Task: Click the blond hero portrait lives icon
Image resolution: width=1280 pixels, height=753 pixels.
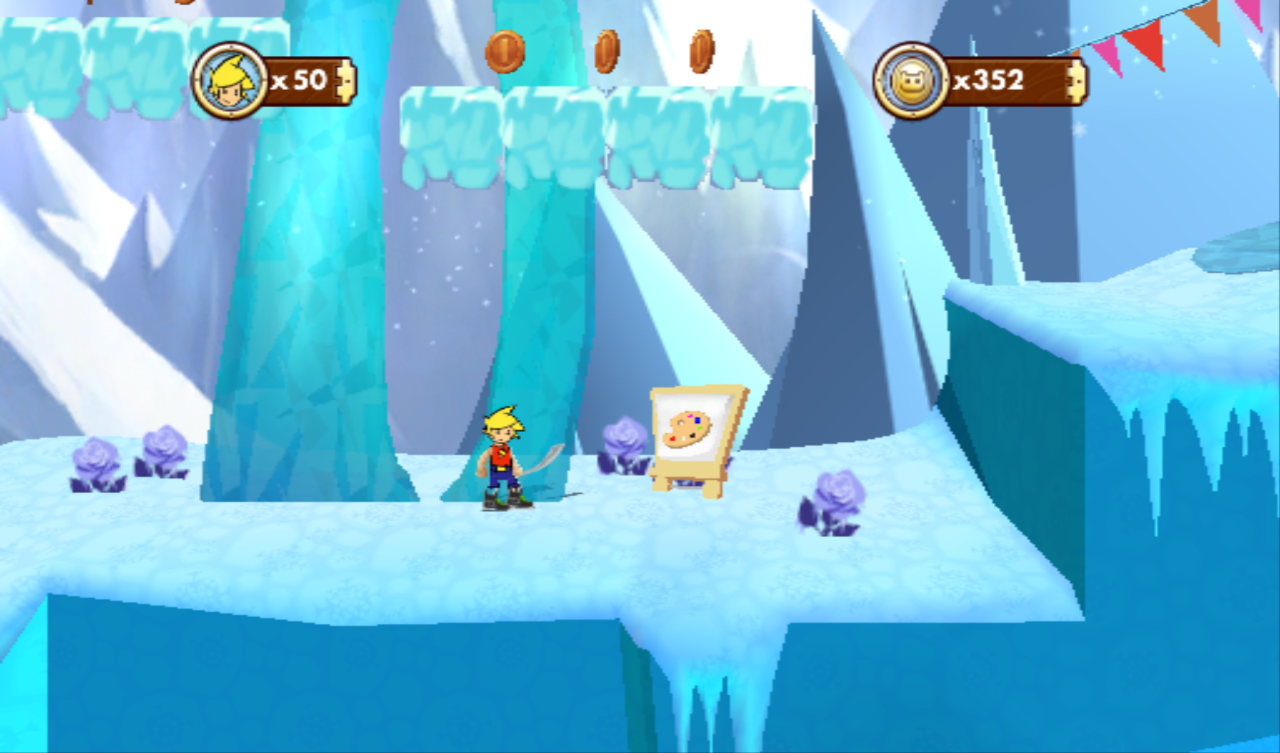Action: [230, 81]
